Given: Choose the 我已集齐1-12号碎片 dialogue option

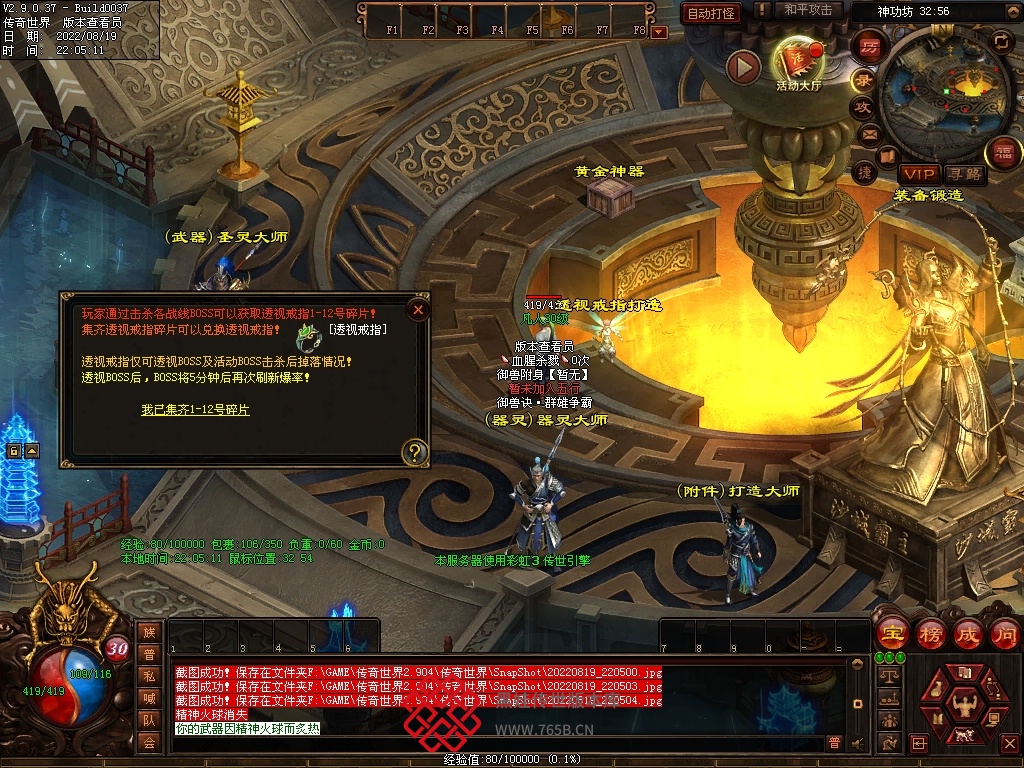Looking at the screenshot, I should [195, 410].
